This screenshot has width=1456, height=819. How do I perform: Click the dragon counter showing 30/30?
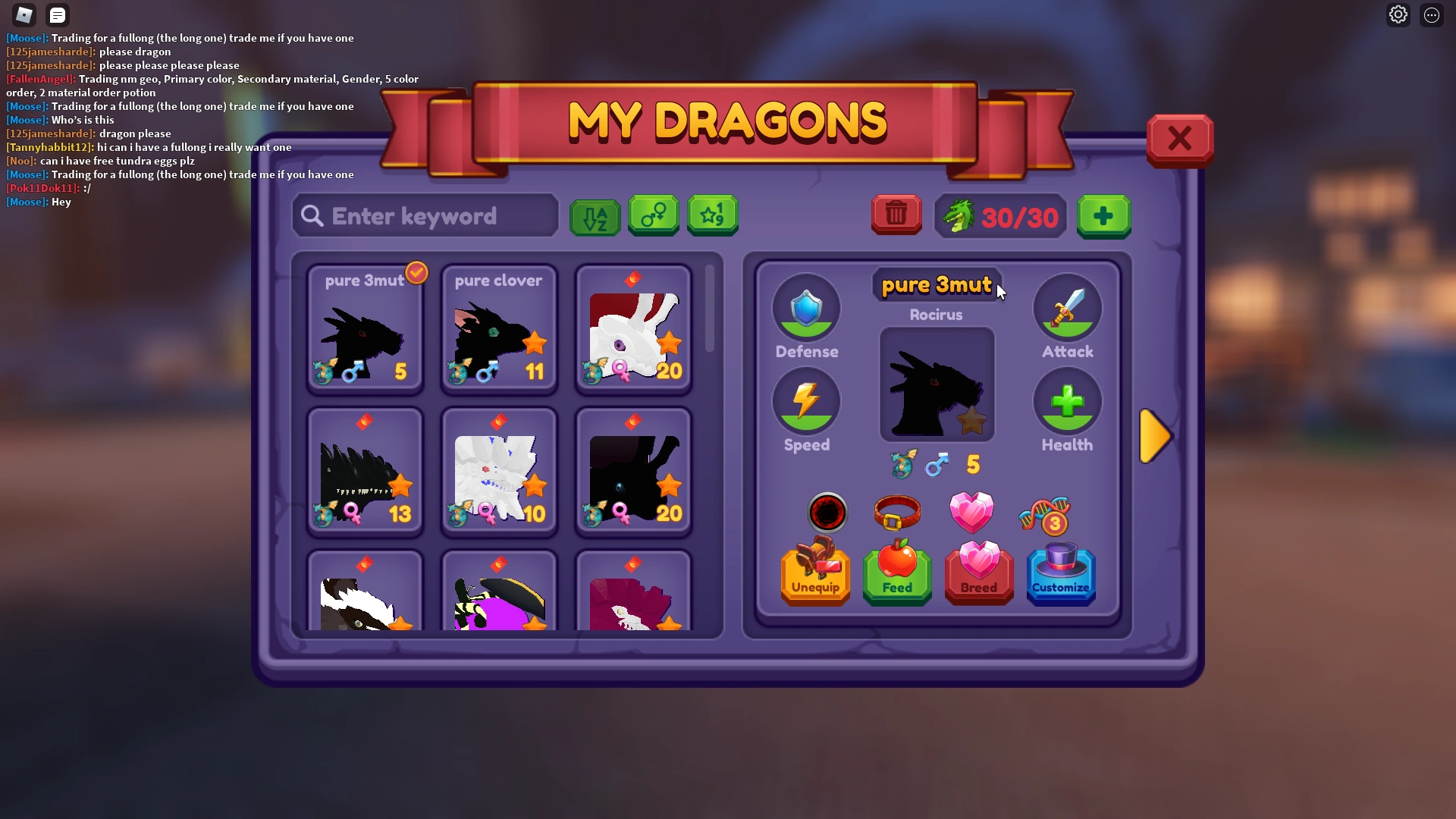pos(999,217)
